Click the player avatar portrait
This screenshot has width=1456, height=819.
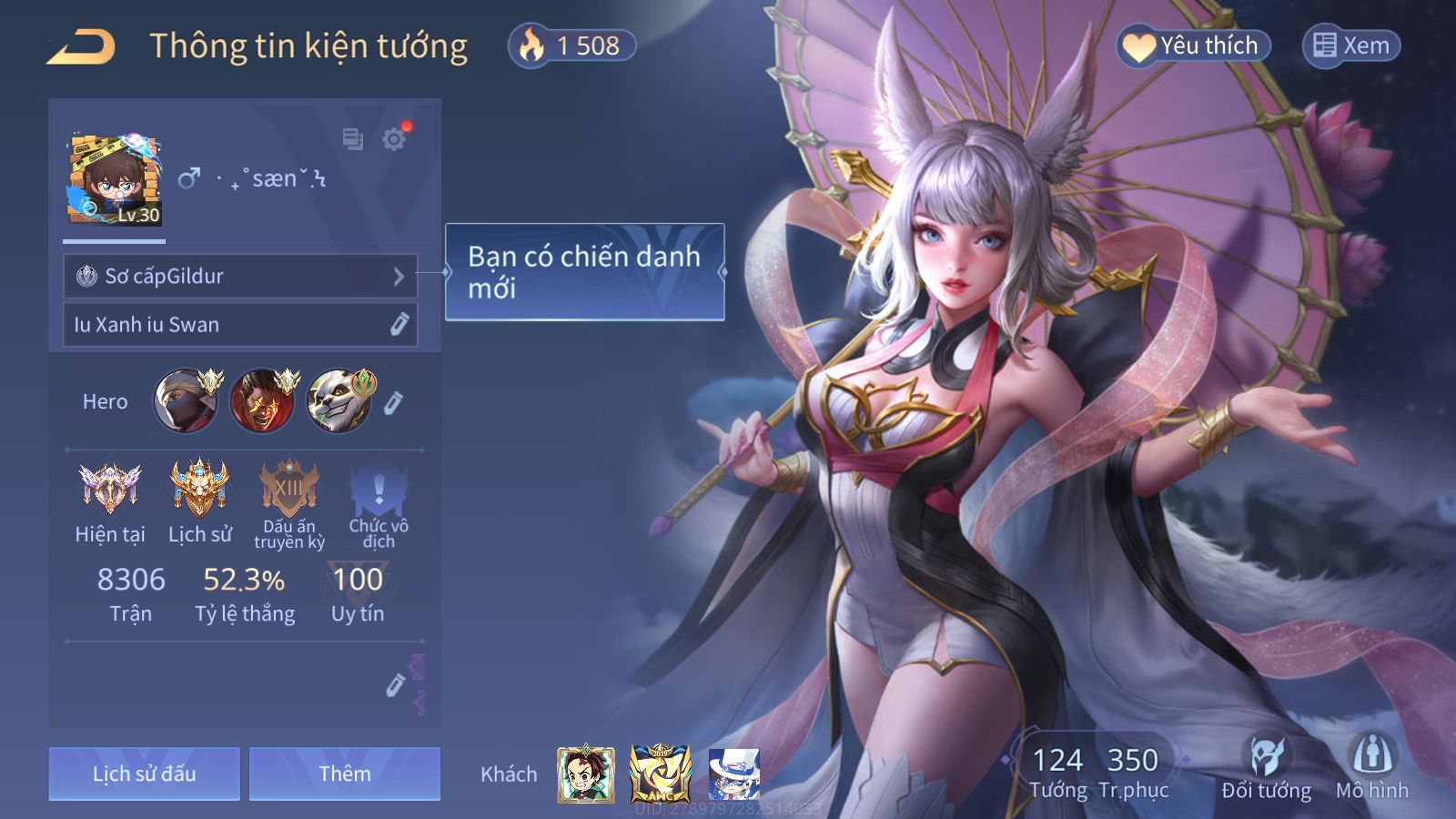point(114,179)
